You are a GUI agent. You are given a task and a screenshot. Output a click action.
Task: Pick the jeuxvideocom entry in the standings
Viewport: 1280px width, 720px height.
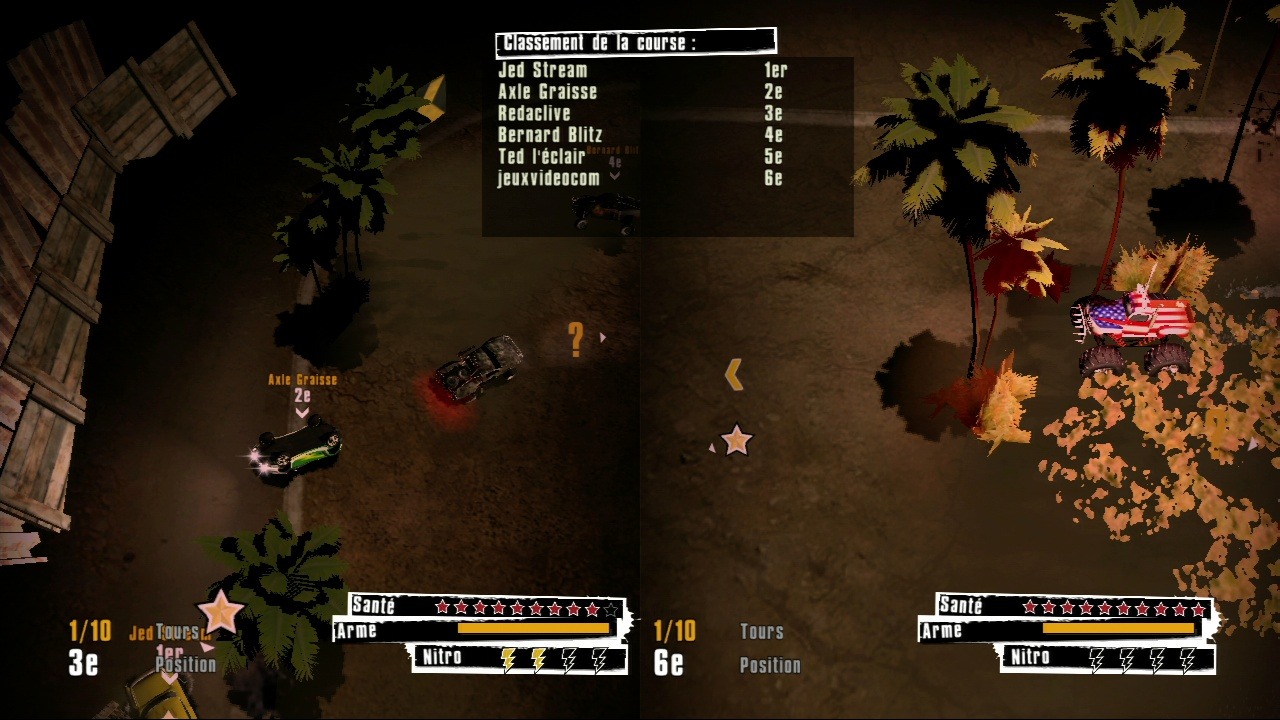[549, 179]
